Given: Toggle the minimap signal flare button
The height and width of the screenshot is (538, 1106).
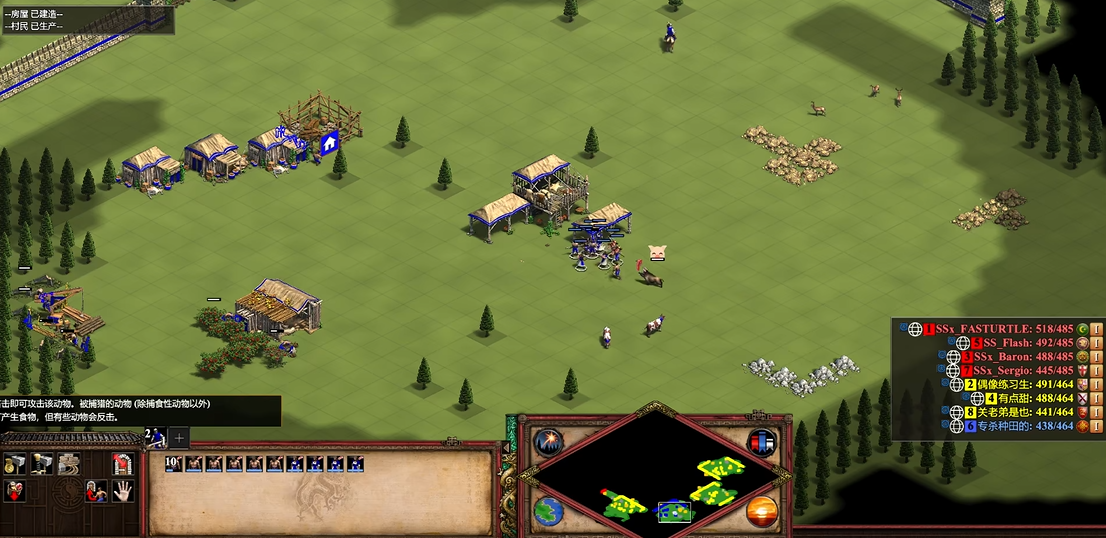Looking at the screenshot, I should click(x=548, y=440).
